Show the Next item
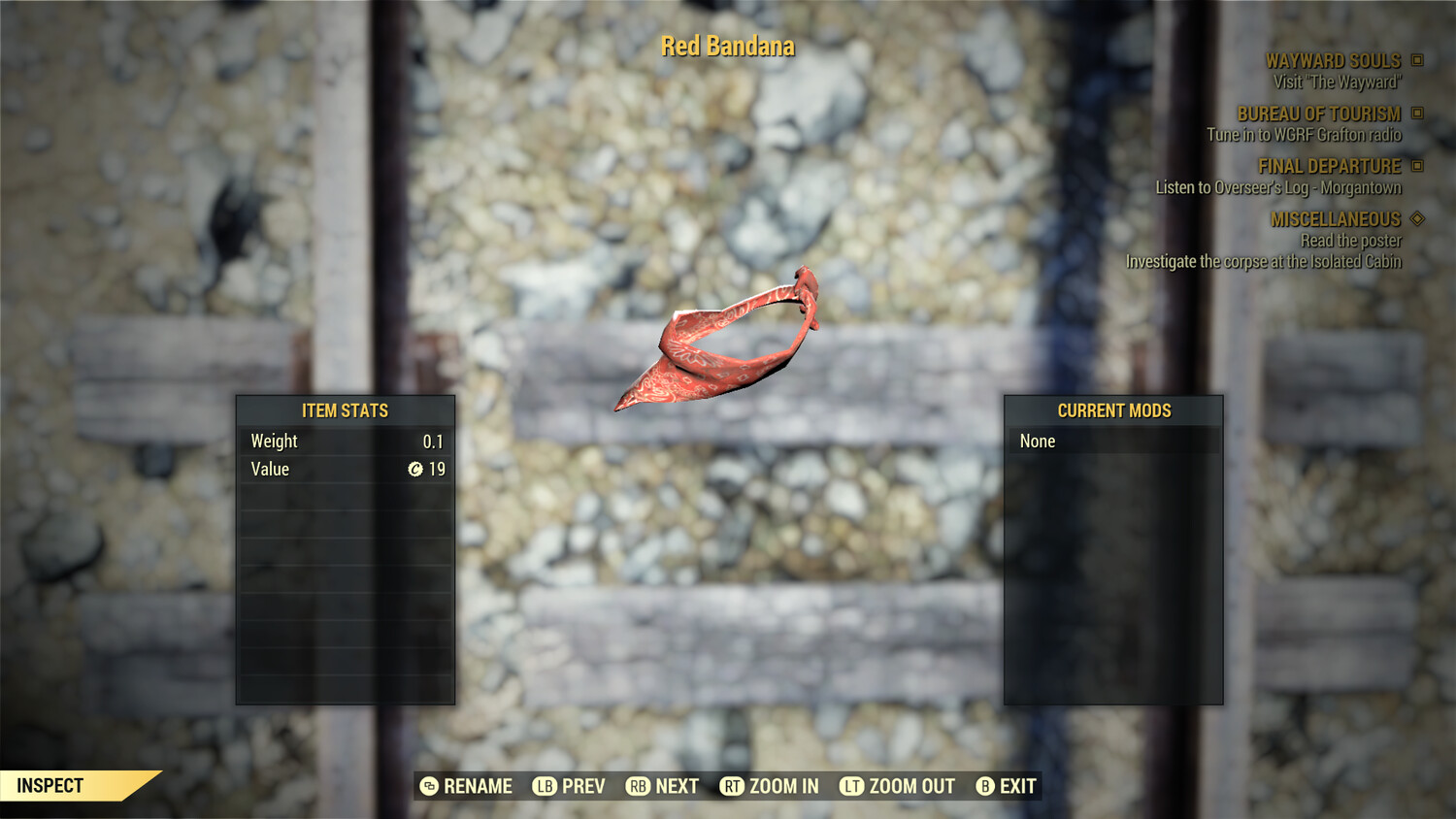 (663, 786)
